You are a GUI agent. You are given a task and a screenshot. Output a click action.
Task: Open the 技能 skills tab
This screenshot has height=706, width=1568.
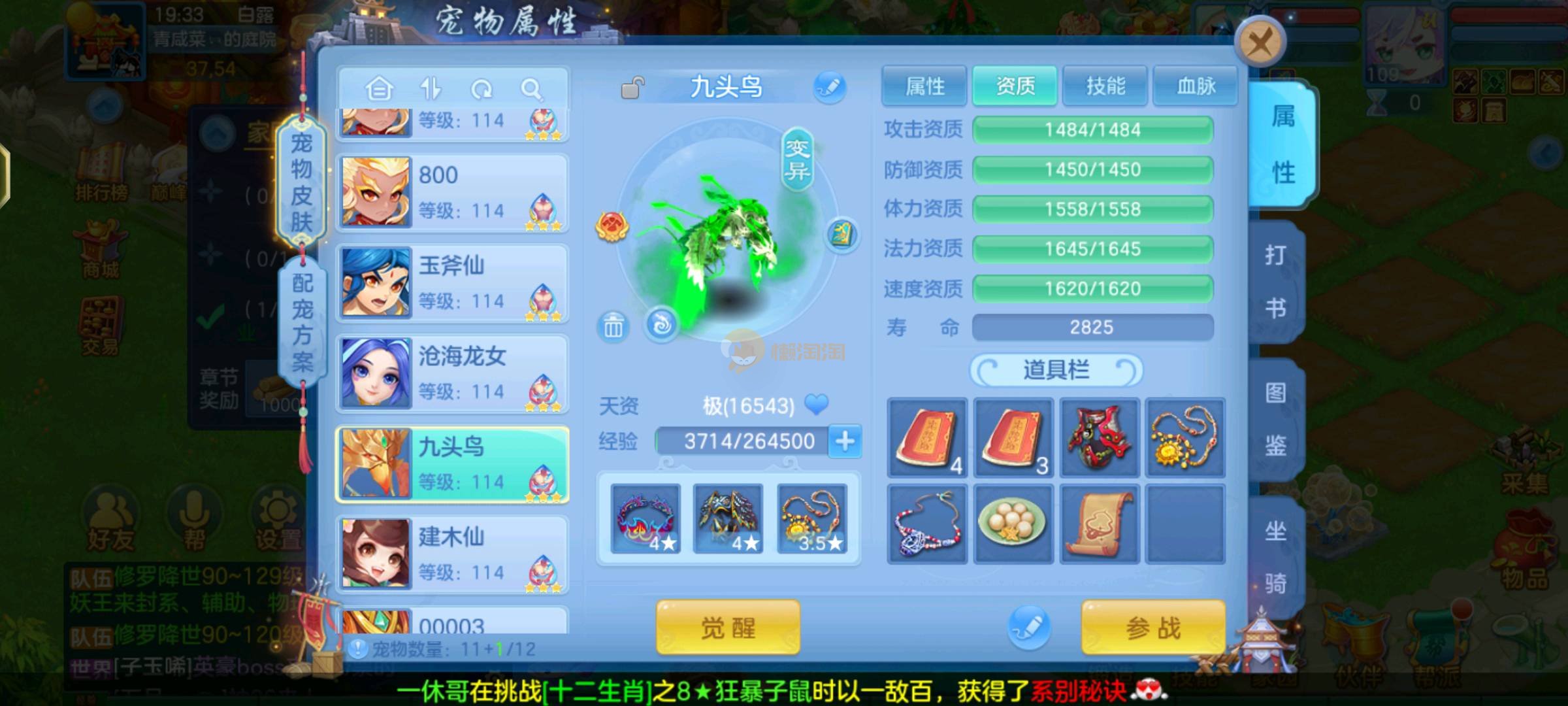click(x=1105, y=86)
